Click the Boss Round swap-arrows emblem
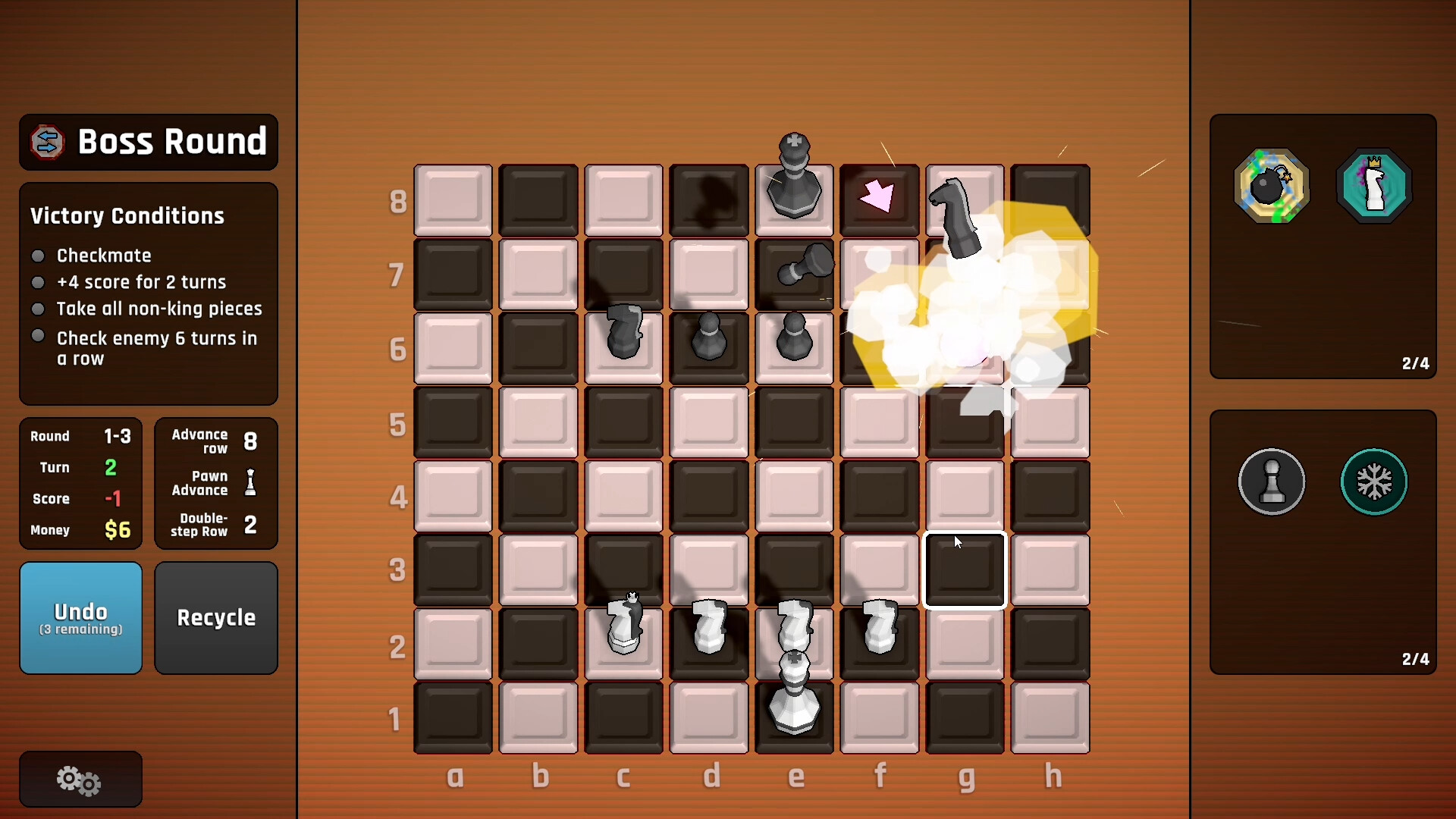The height and width of the screenshot is (819, 1456). tap(47, 142)
